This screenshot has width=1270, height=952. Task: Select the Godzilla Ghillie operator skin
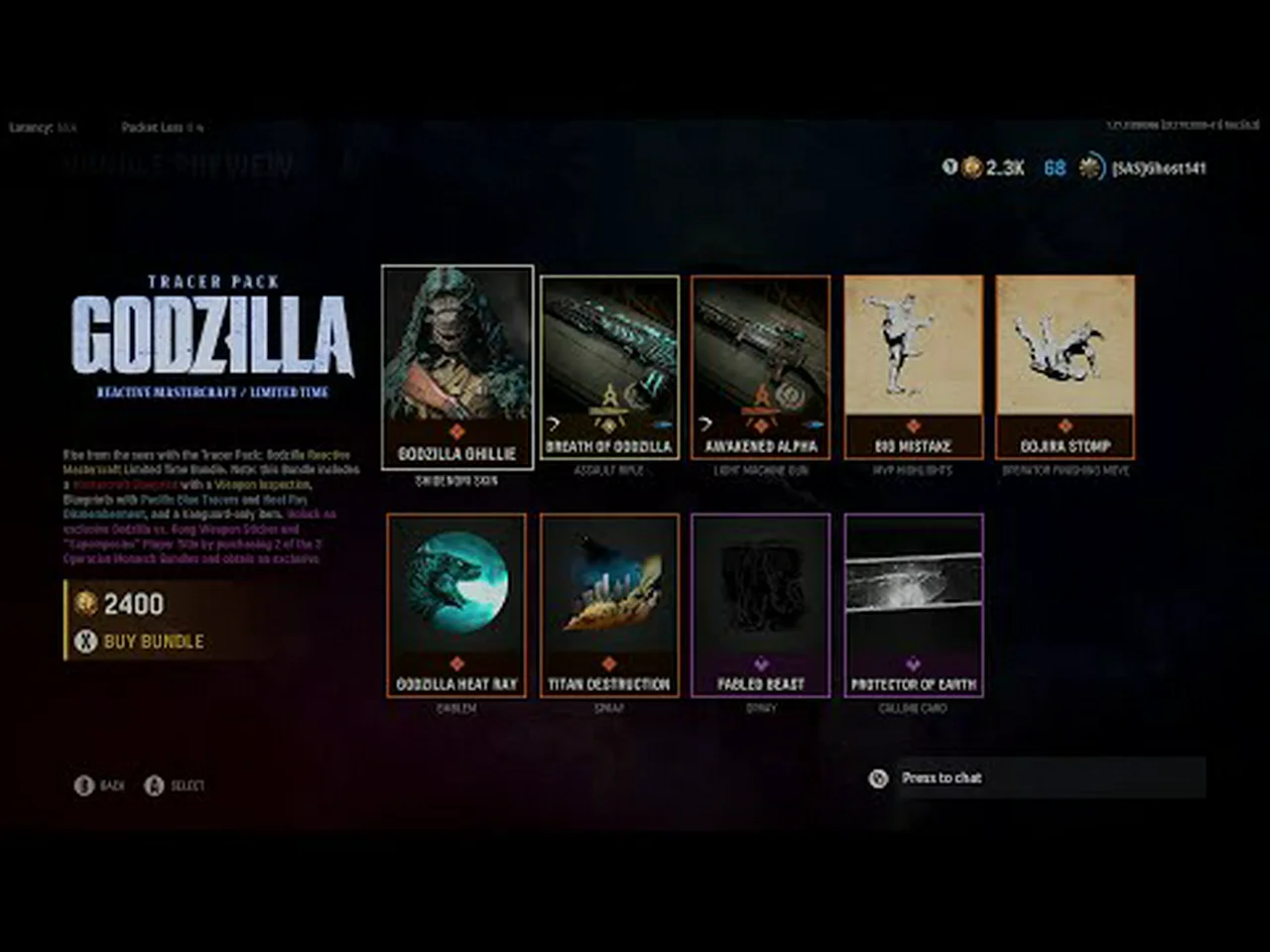click(456, 367)
